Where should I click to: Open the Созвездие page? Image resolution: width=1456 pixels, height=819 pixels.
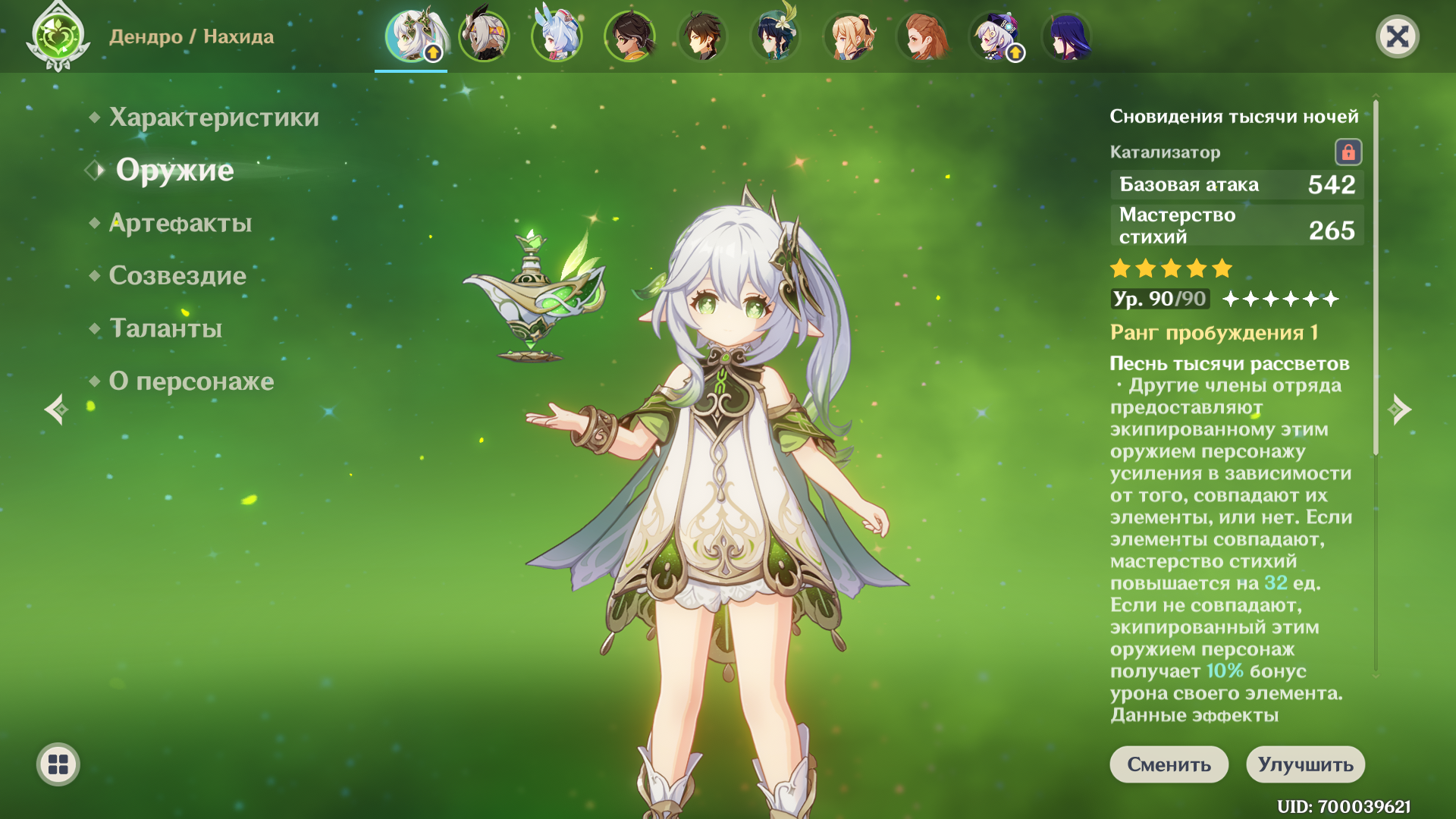pos(177,275)
